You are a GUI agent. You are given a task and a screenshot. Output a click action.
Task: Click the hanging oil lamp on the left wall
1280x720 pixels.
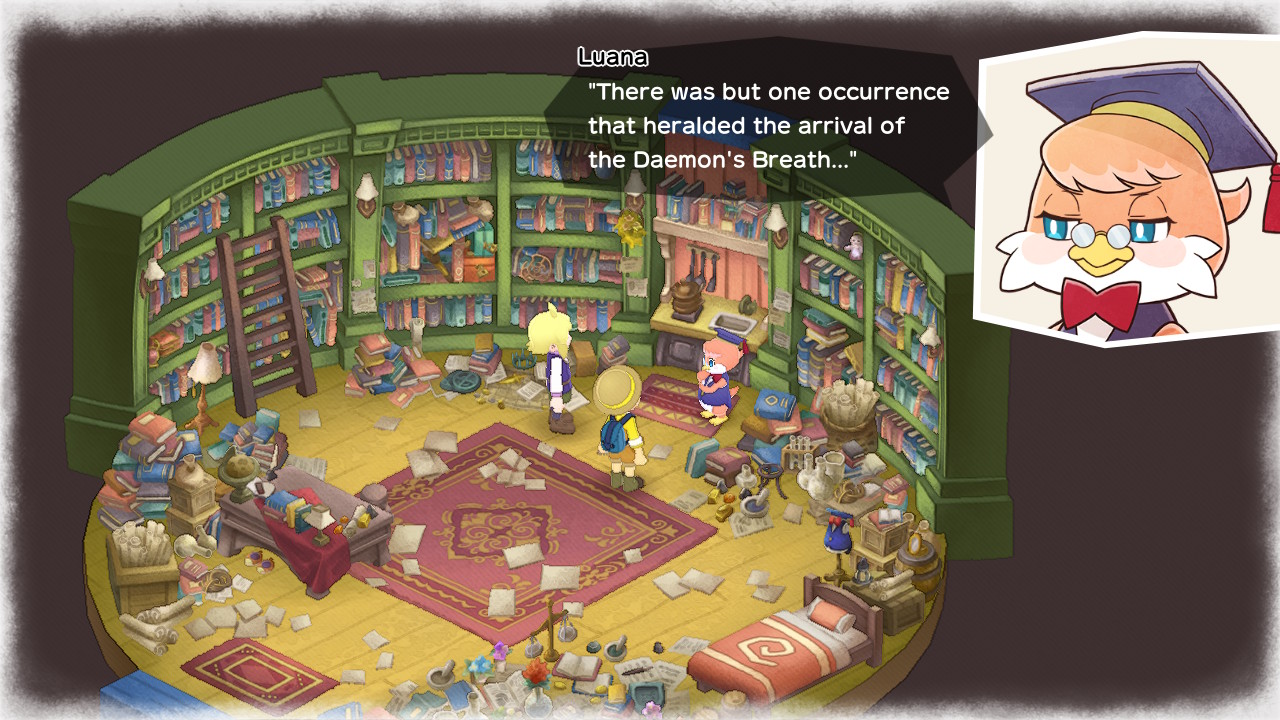tap(152, 268)
